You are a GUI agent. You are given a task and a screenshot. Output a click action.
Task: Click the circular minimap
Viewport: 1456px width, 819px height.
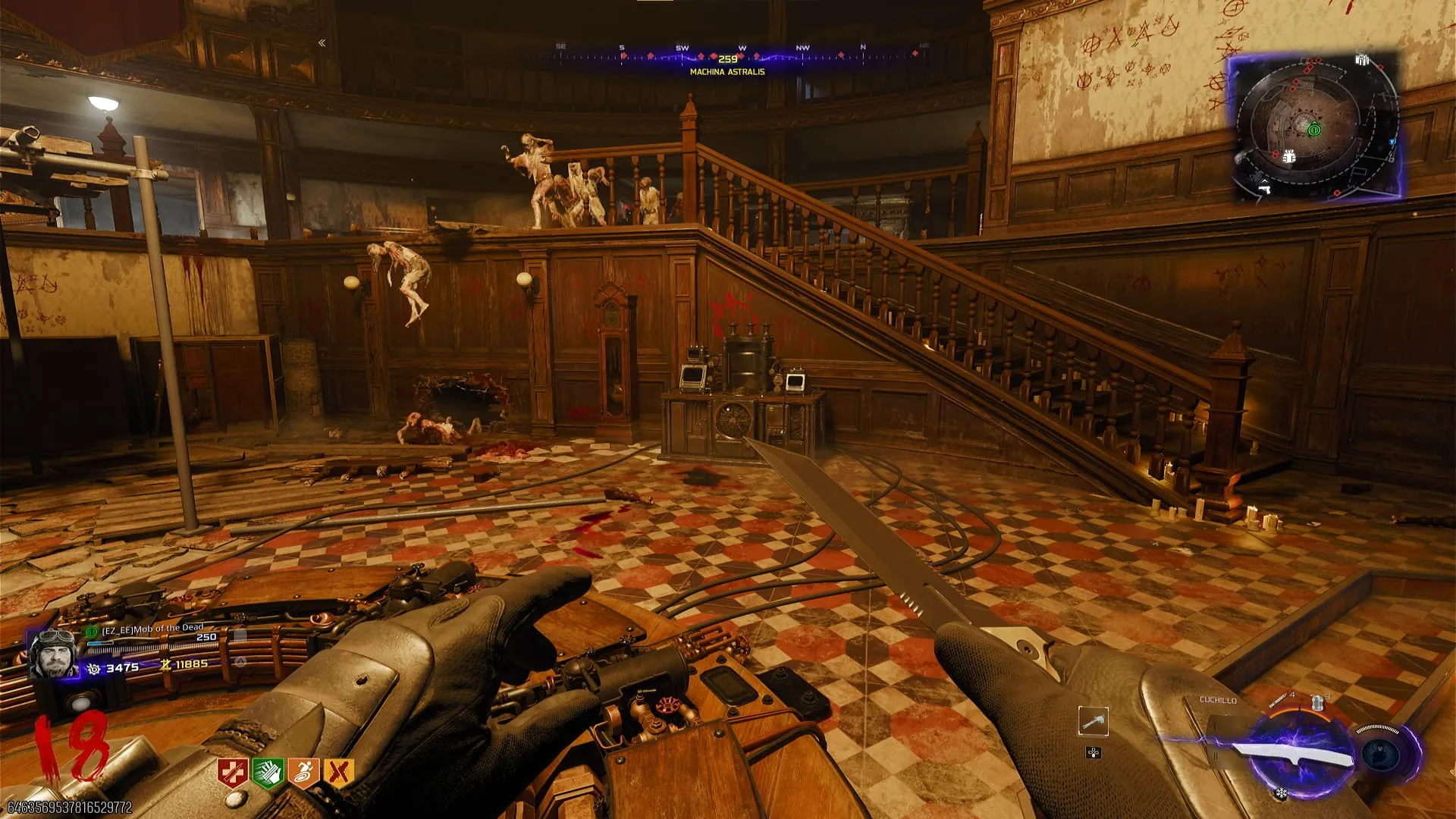(1314, 129)
